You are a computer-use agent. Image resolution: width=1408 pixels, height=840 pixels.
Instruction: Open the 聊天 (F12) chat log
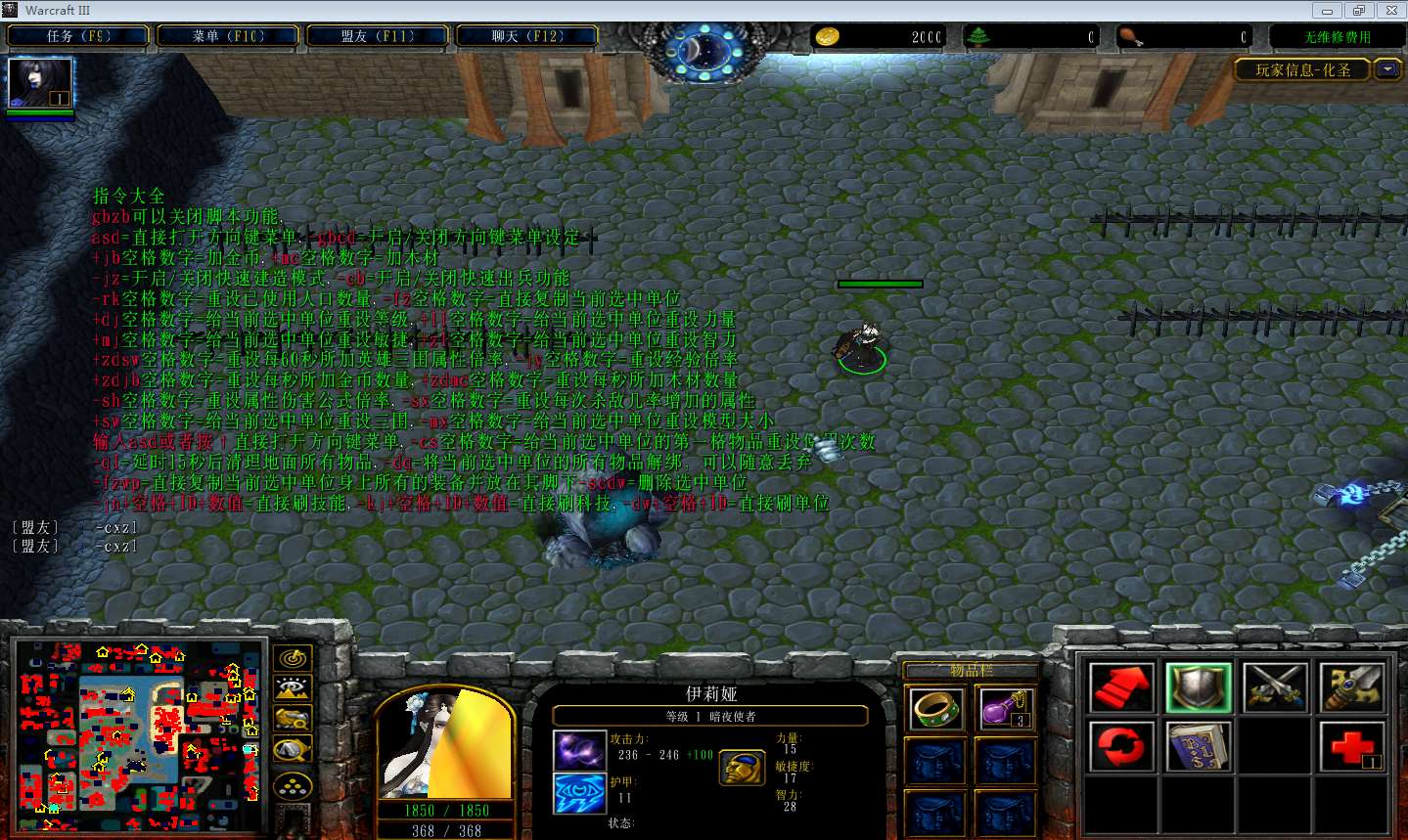(x=527, y=36)
